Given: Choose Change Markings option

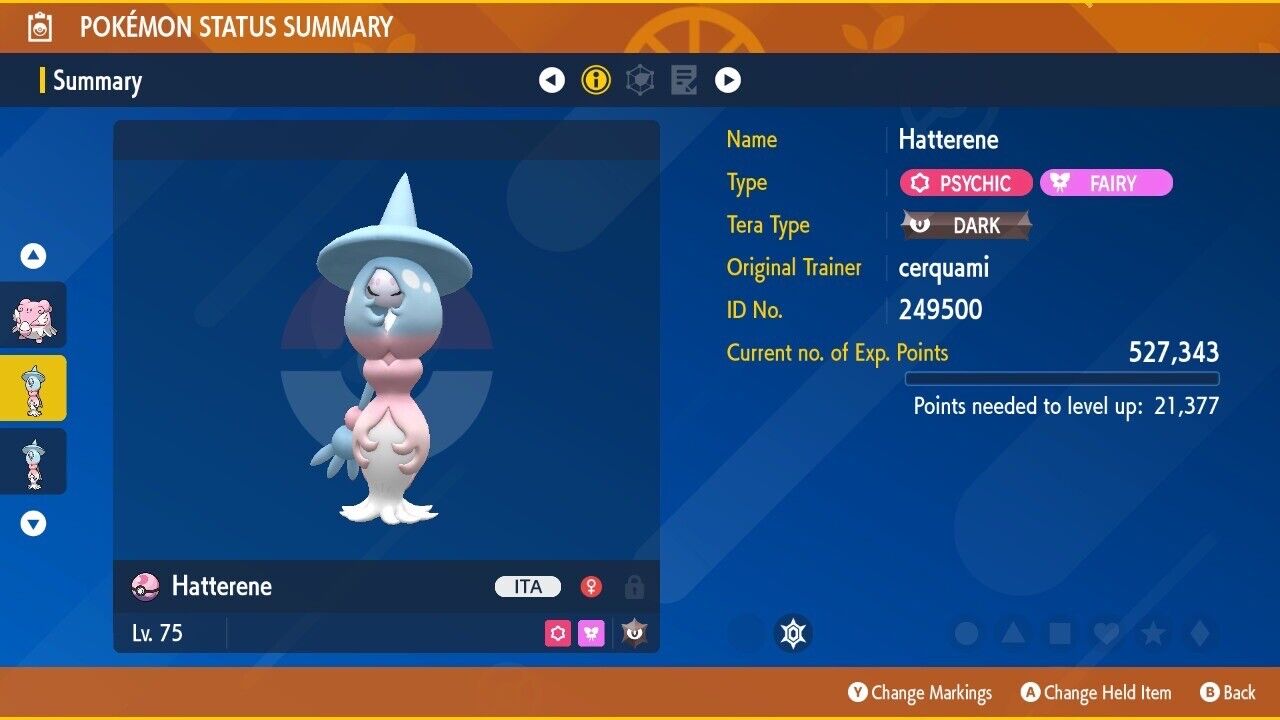Looking at the screenshot, I should (x=920, y=692).
